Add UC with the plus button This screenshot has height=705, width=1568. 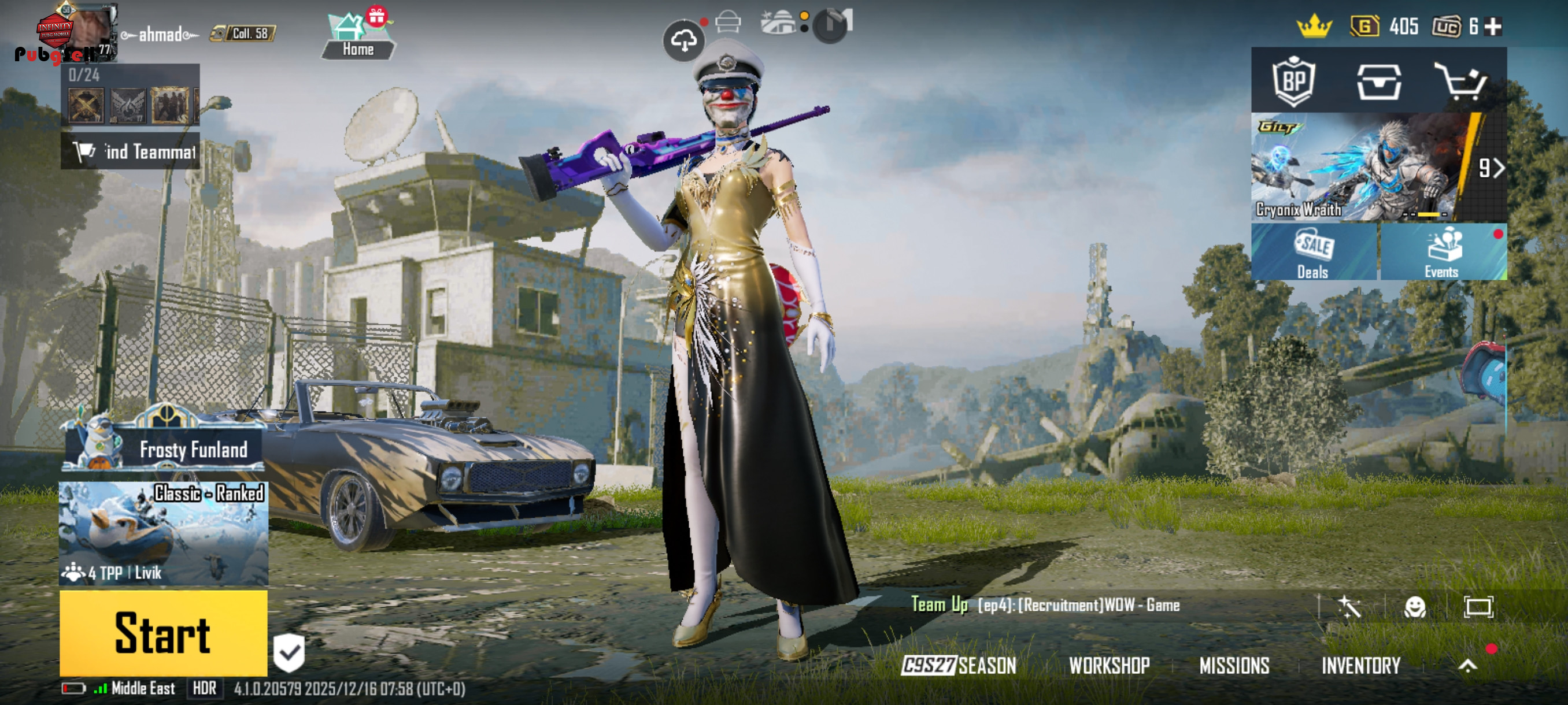[x=1493, y=27]
